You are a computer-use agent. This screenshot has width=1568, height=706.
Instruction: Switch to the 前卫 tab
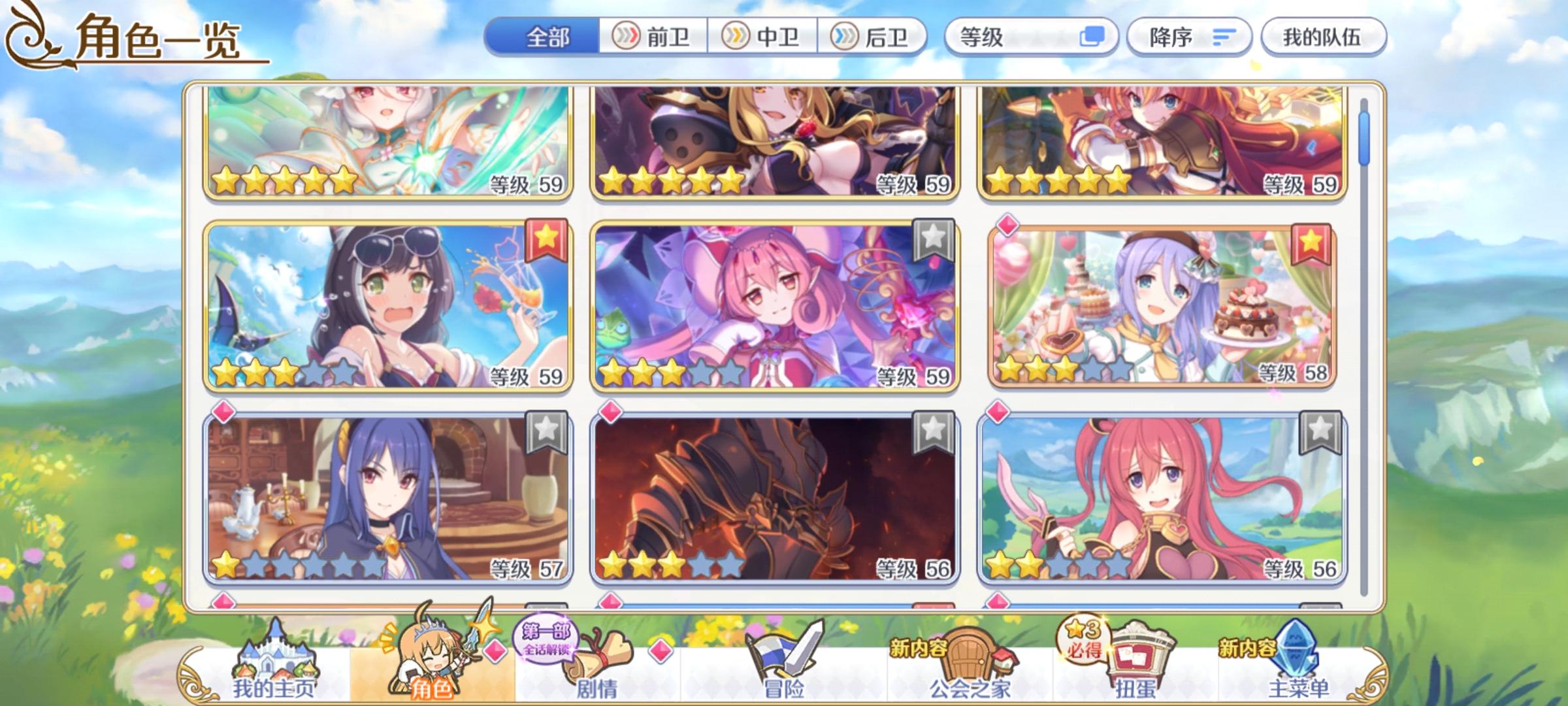pos(651,37)
